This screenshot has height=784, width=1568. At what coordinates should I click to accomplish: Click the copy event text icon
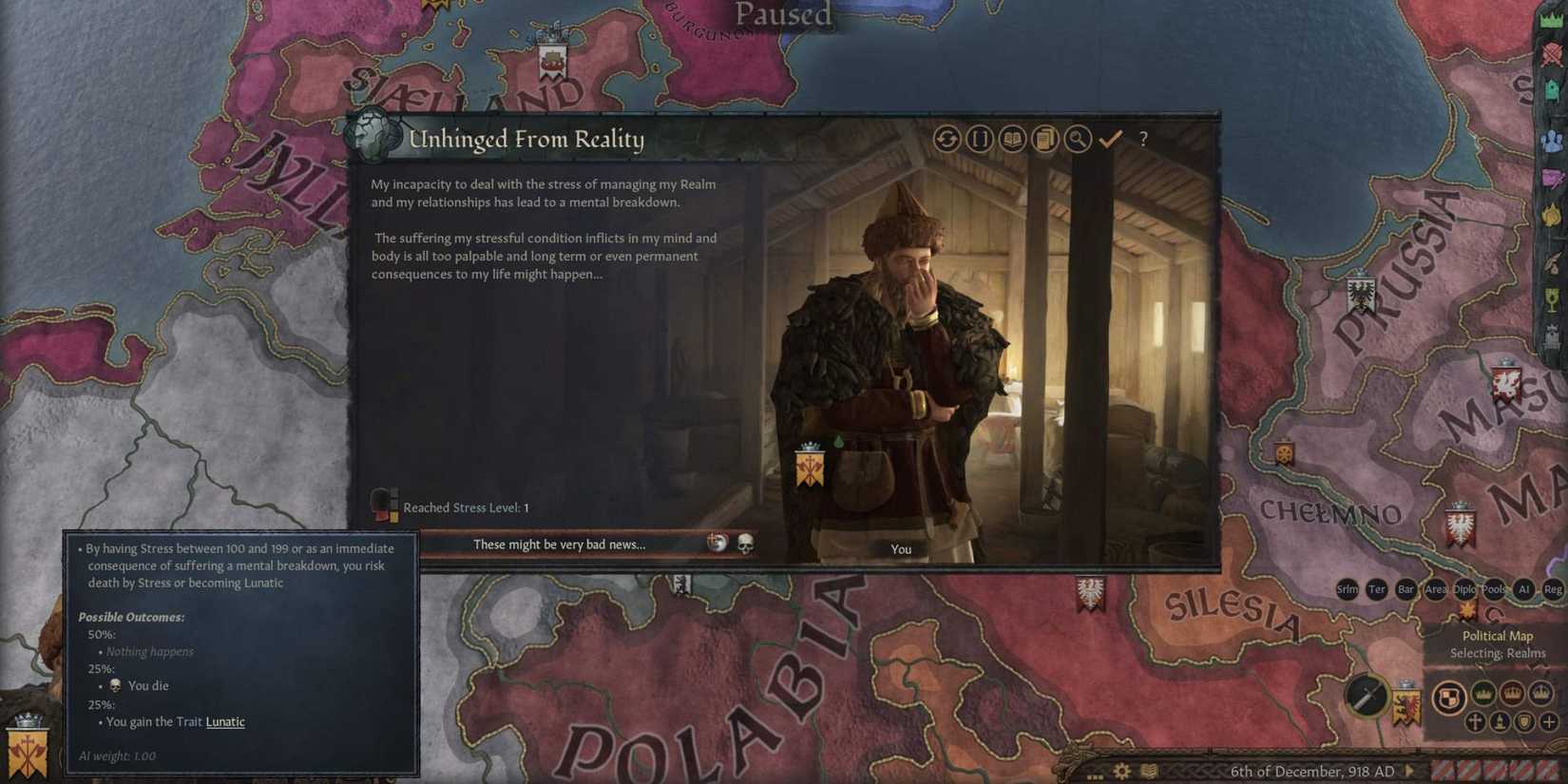(x=1044, y=139)
